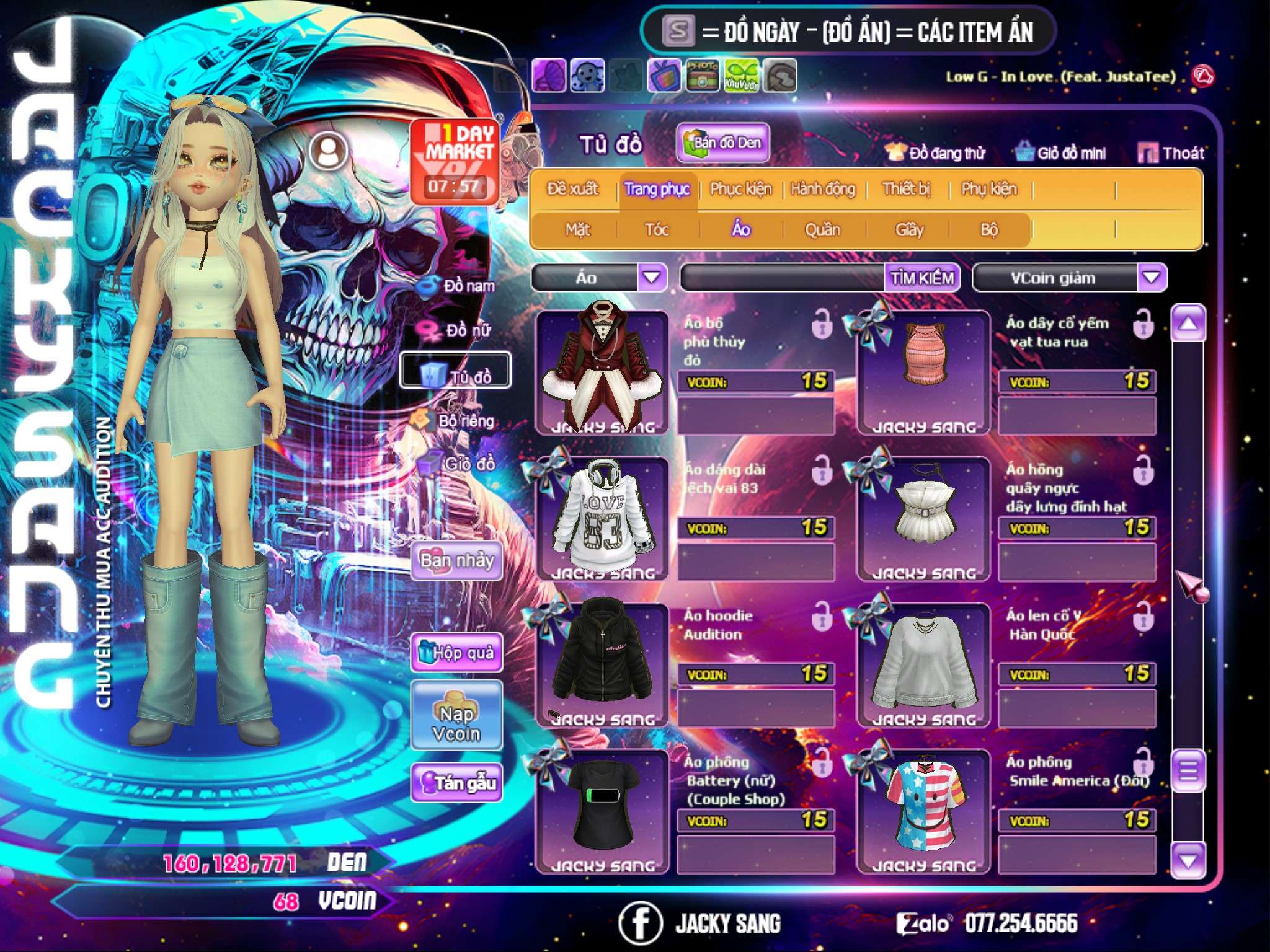
Task: Select the Giày subcategory
Action: (909, 230)
